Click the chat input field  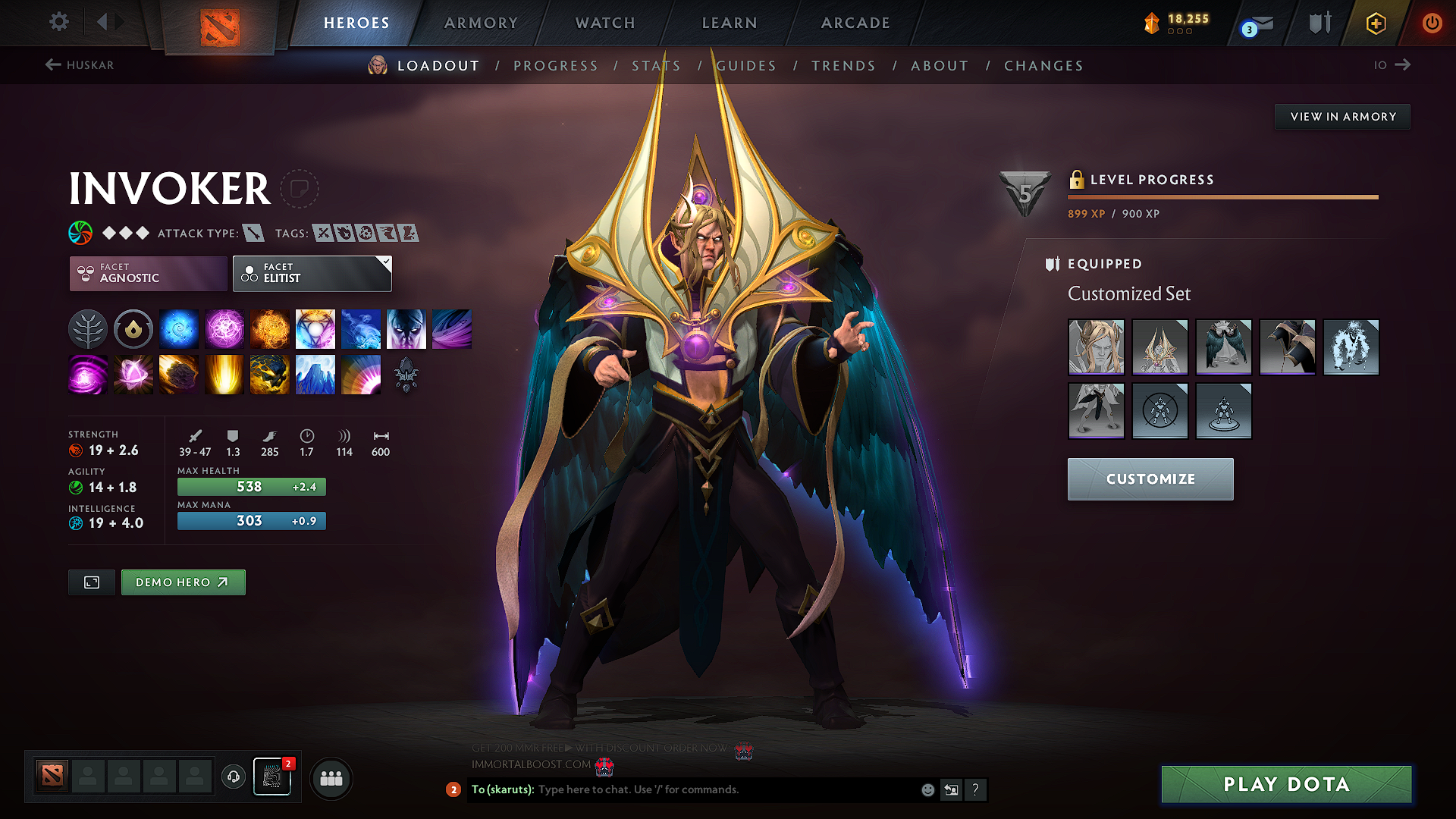(x=682, y=789)
